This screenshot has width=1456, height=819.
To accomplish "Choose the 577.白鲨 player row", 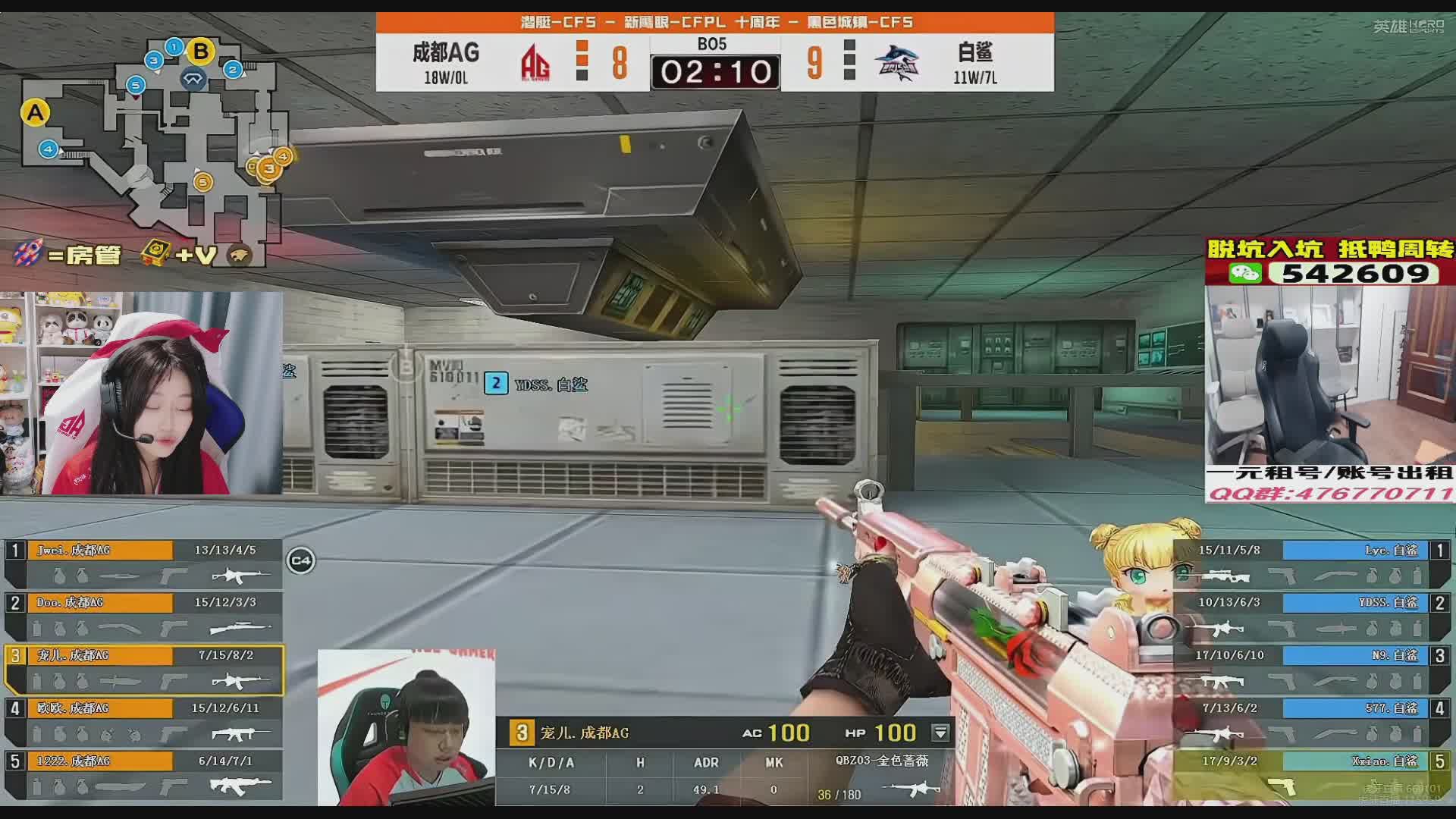I will 1312,720.
